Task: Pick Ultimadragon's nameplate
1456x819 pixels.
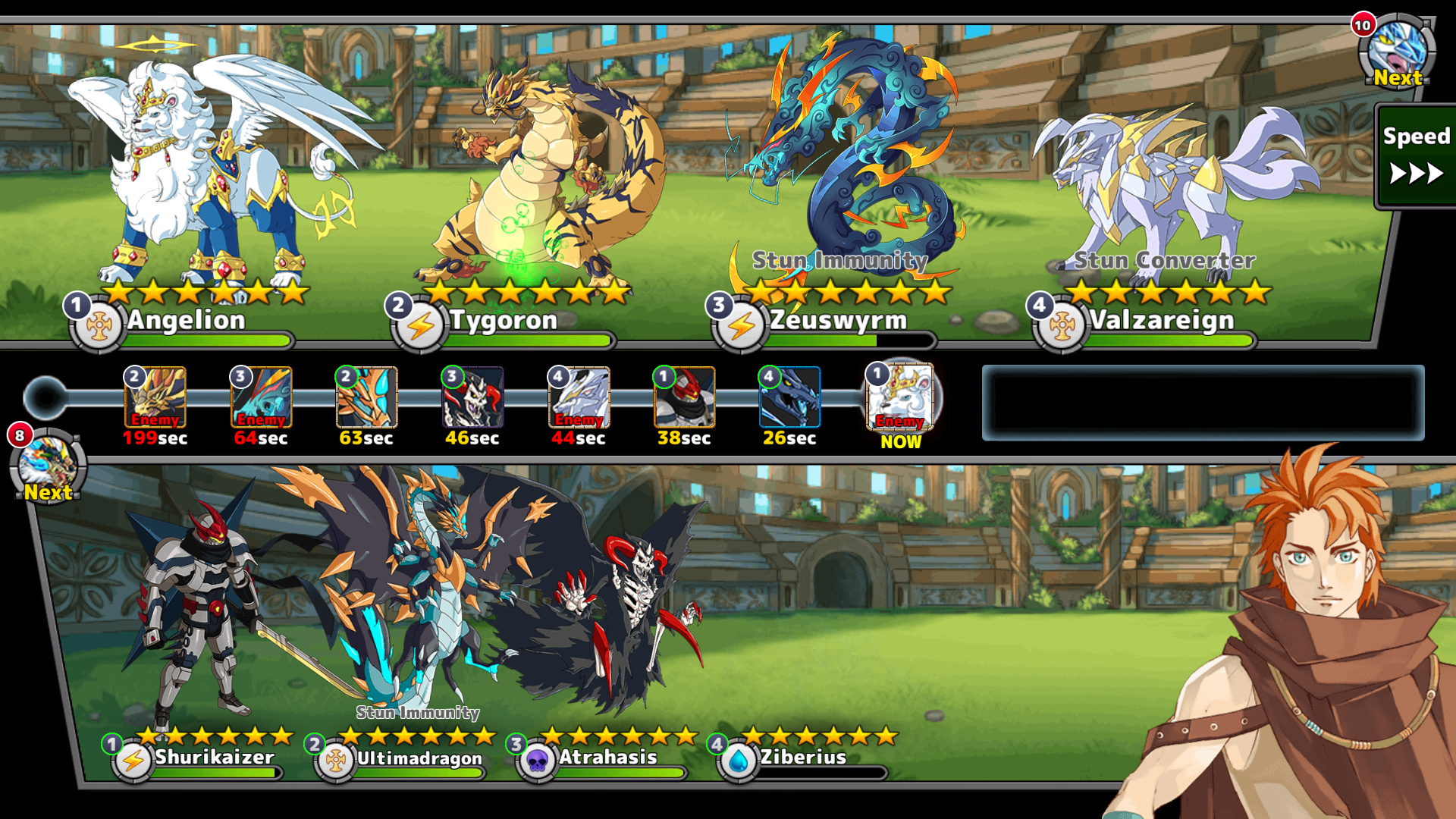Action: [x=419, y=758]
